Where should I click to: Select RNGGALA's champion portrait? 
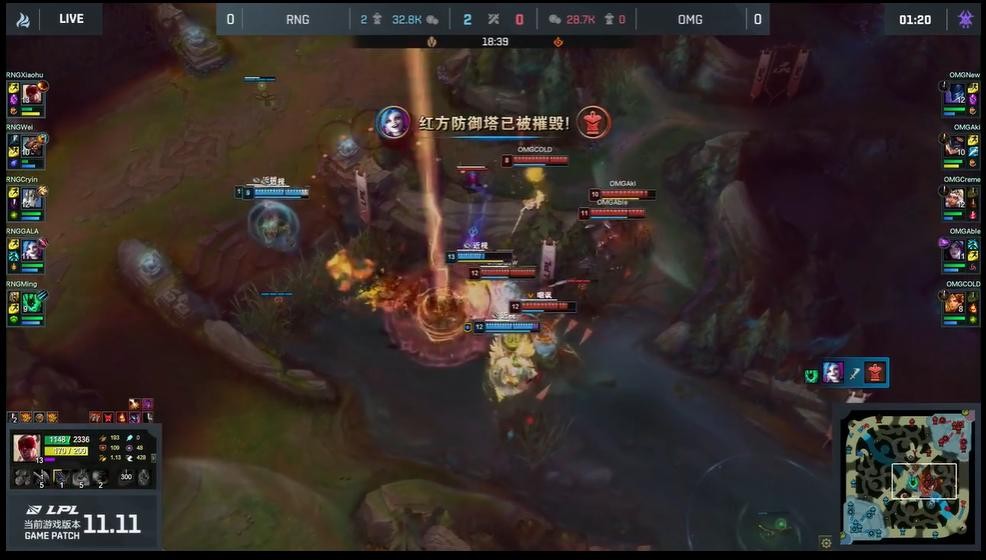(31, 250)
